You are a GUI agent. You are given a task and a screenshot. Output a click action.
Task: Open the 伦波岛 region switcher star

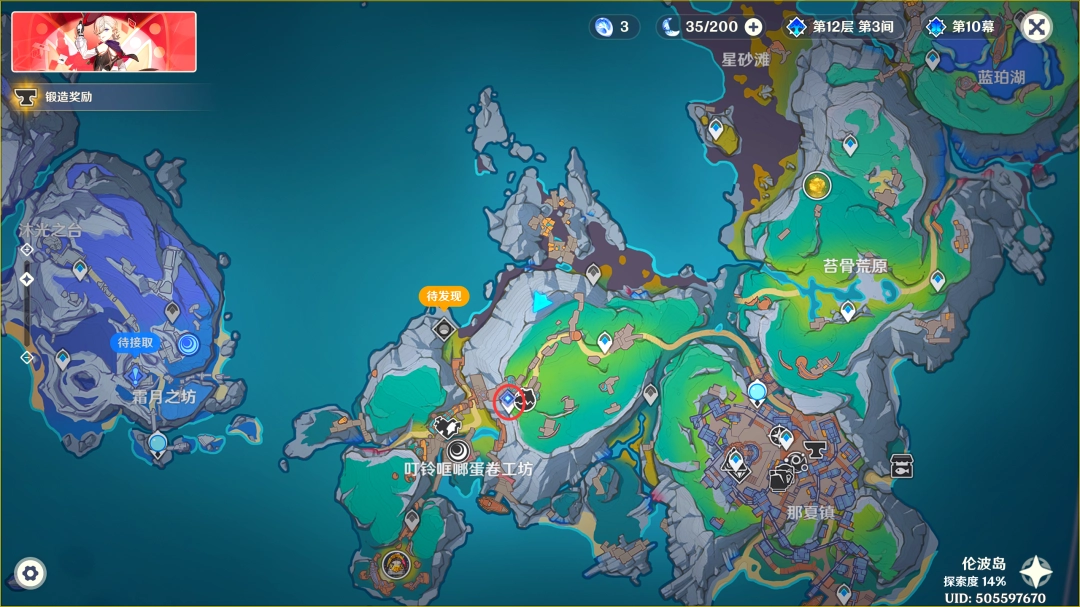(x=1036, y=572)
